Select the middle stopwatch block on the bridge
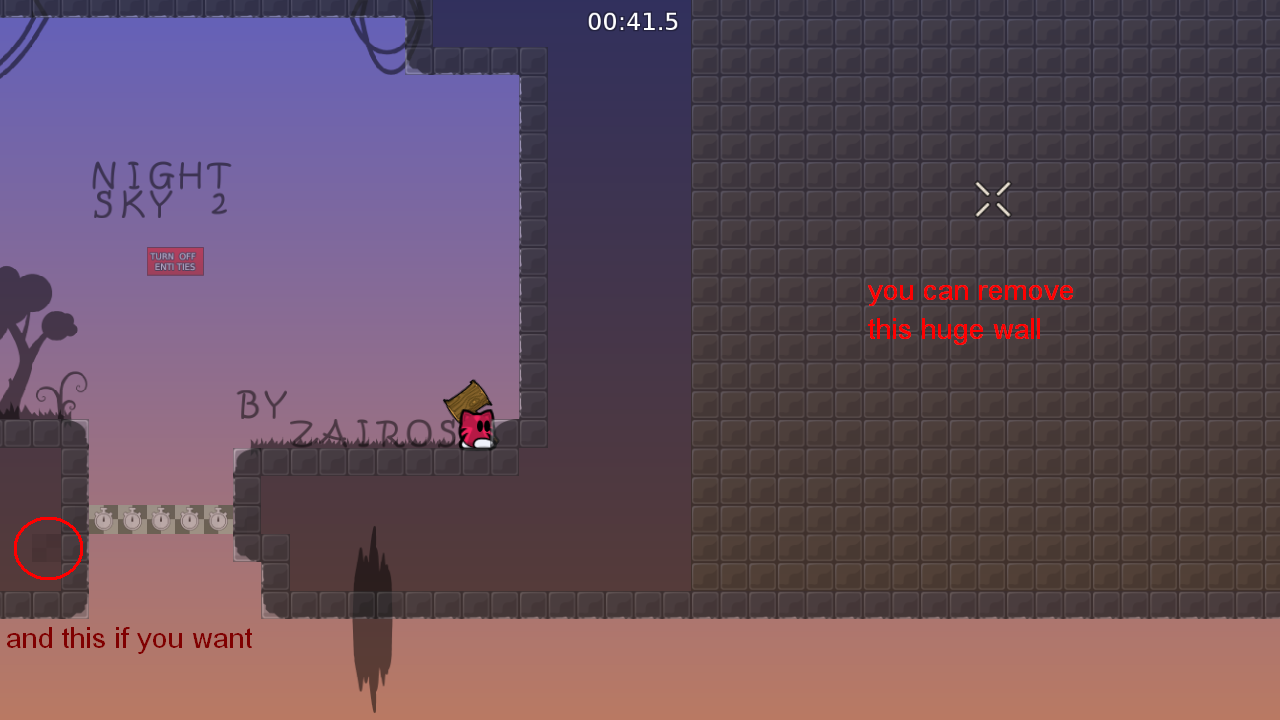 pyautogui.click(x=161, y=520)
